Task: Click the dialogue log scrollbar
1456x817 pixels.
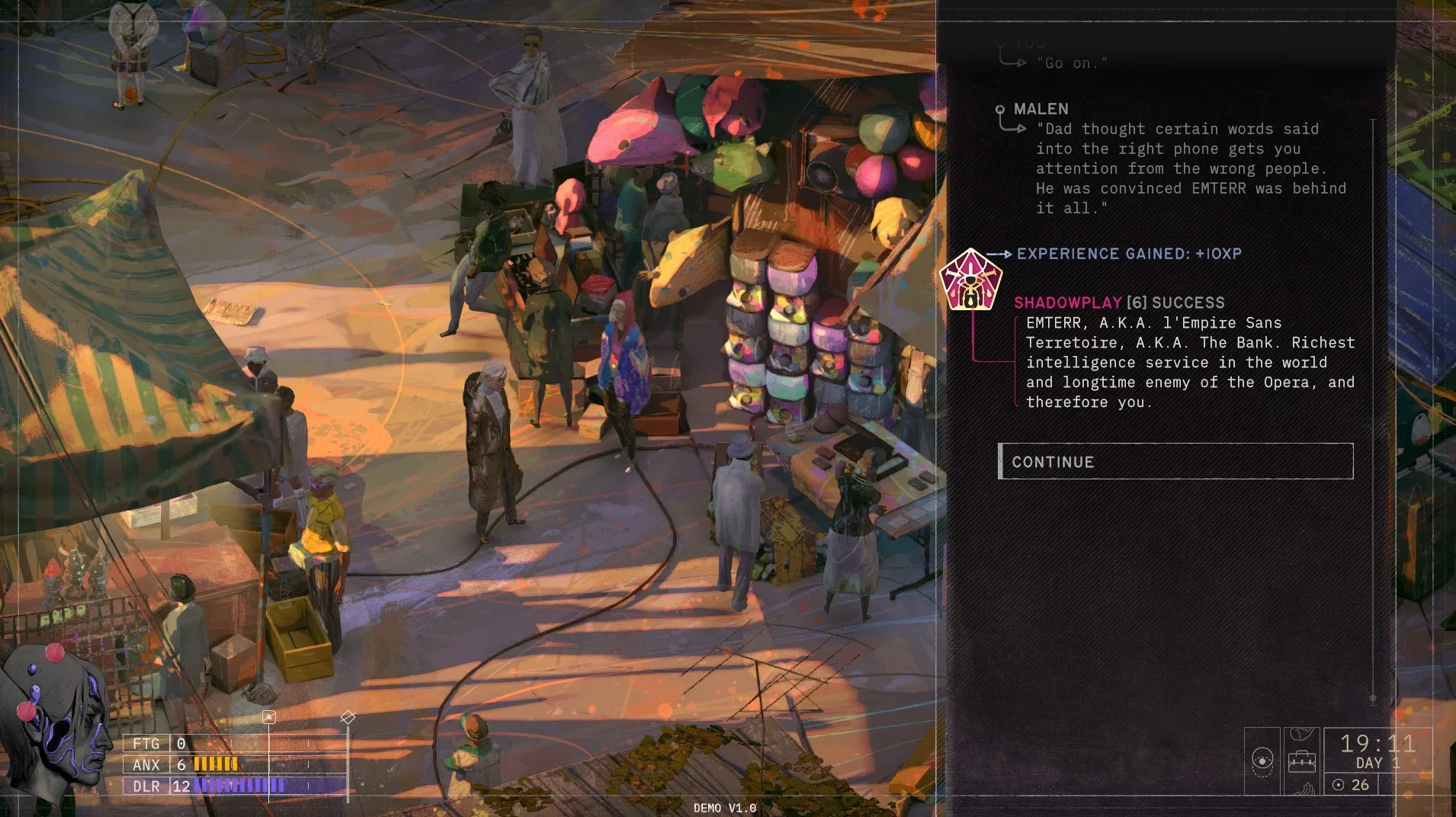Action: point(1373,412)
